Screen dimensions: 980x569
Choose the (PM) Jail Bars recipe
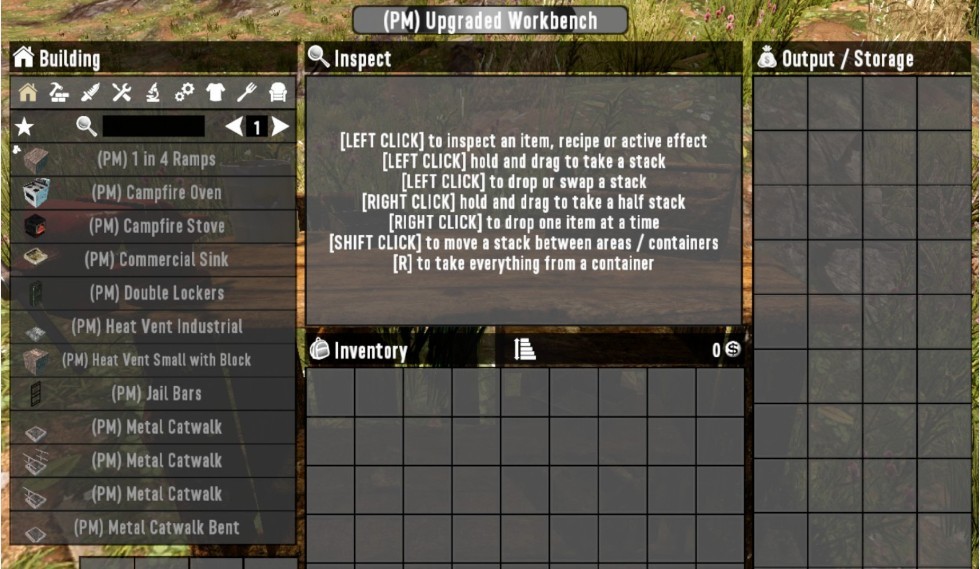[155, 393]
